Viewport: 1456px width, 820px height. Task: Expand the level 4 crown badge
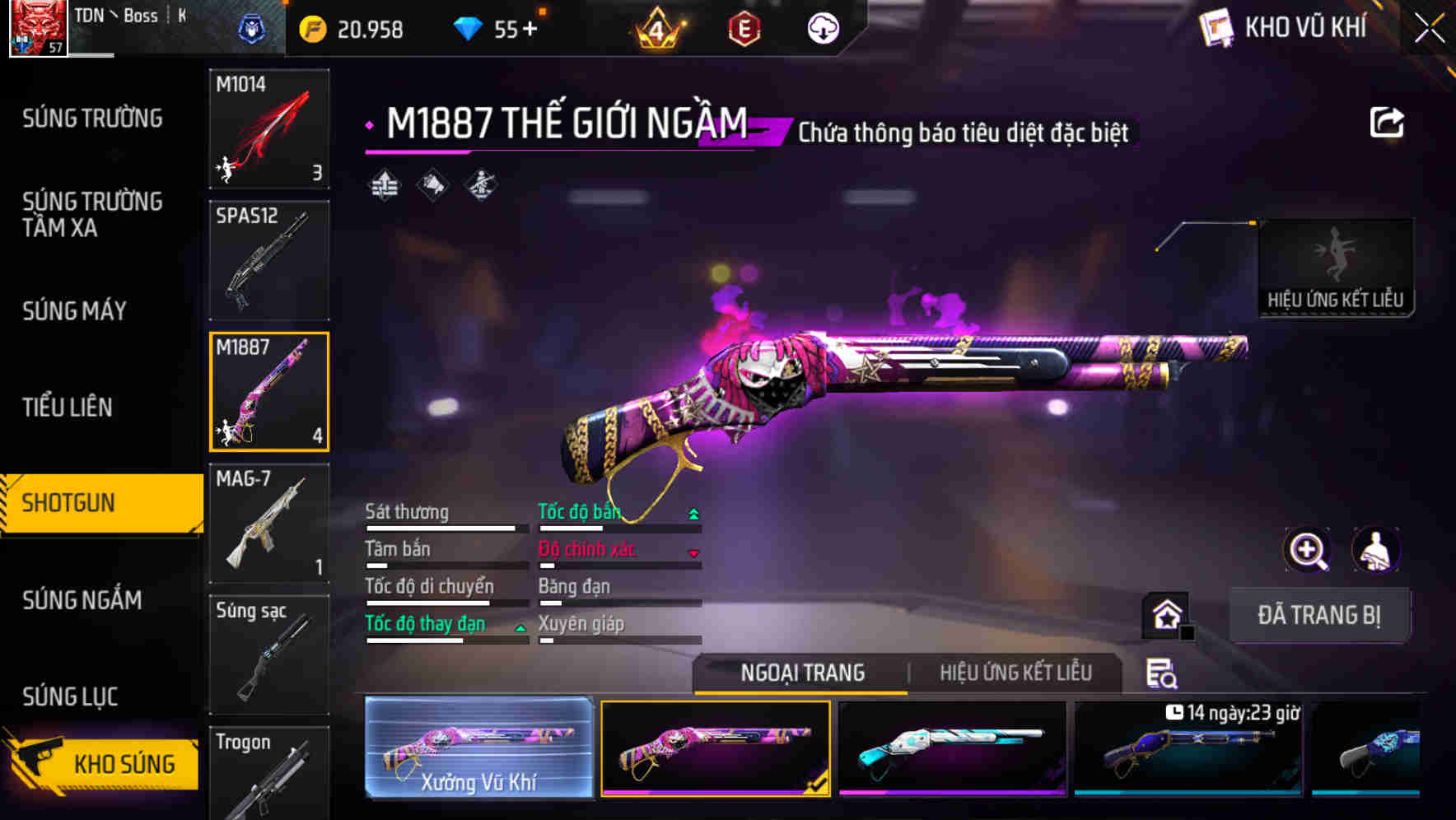point(655,28)
